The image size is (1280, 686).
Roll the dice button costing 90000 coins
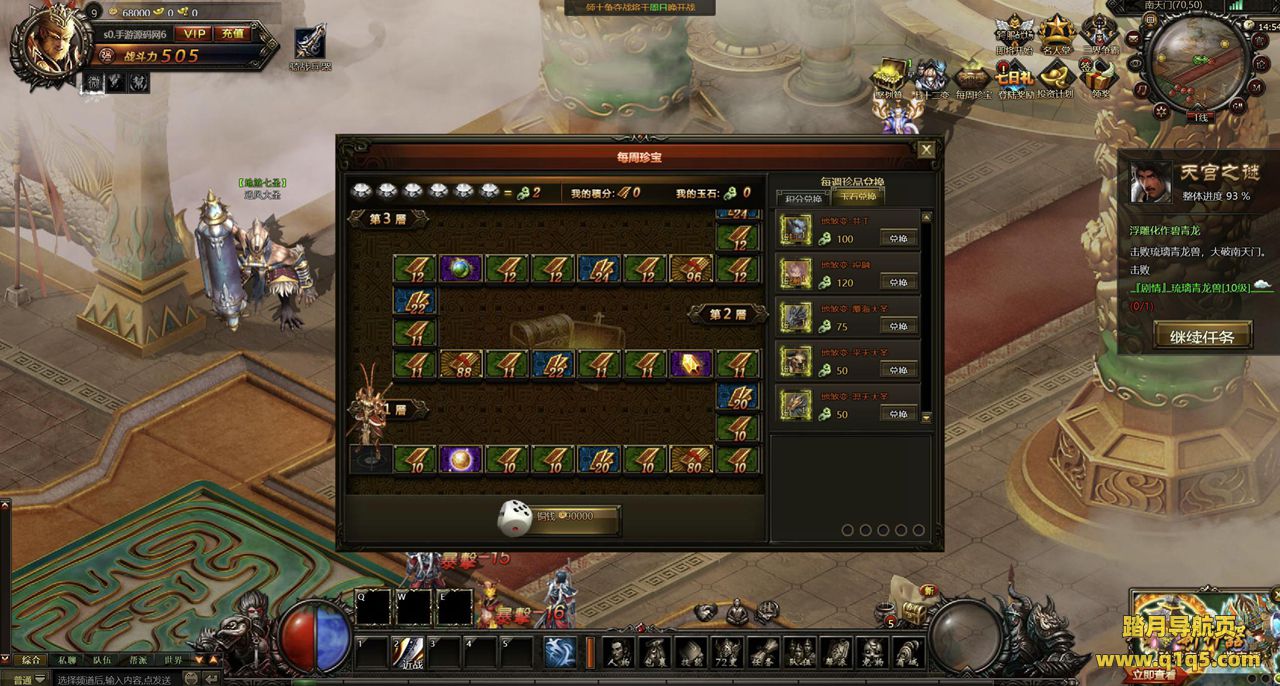[560, 517]
